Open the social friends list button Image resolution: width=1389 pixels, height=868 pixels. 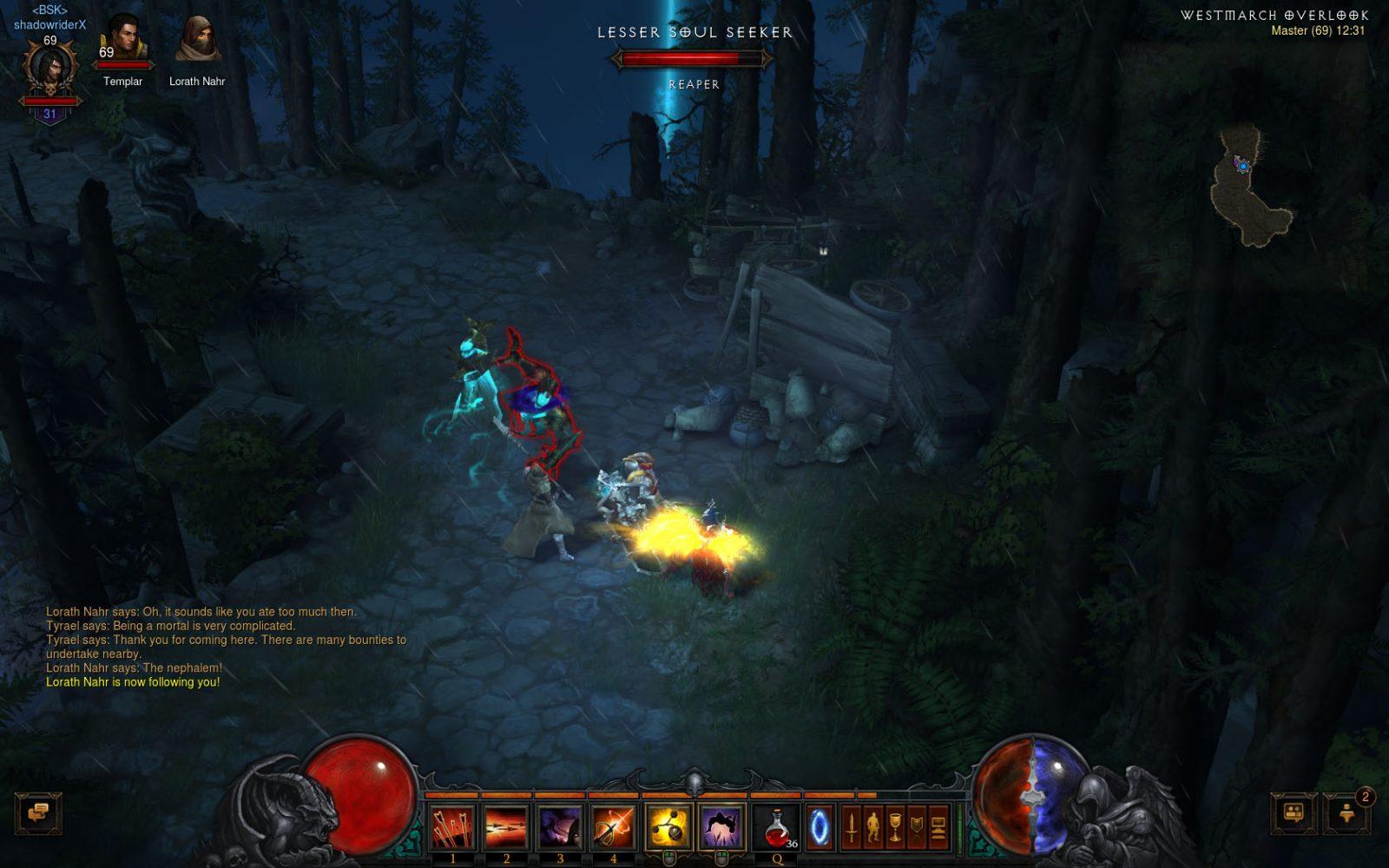[1294, 813]
